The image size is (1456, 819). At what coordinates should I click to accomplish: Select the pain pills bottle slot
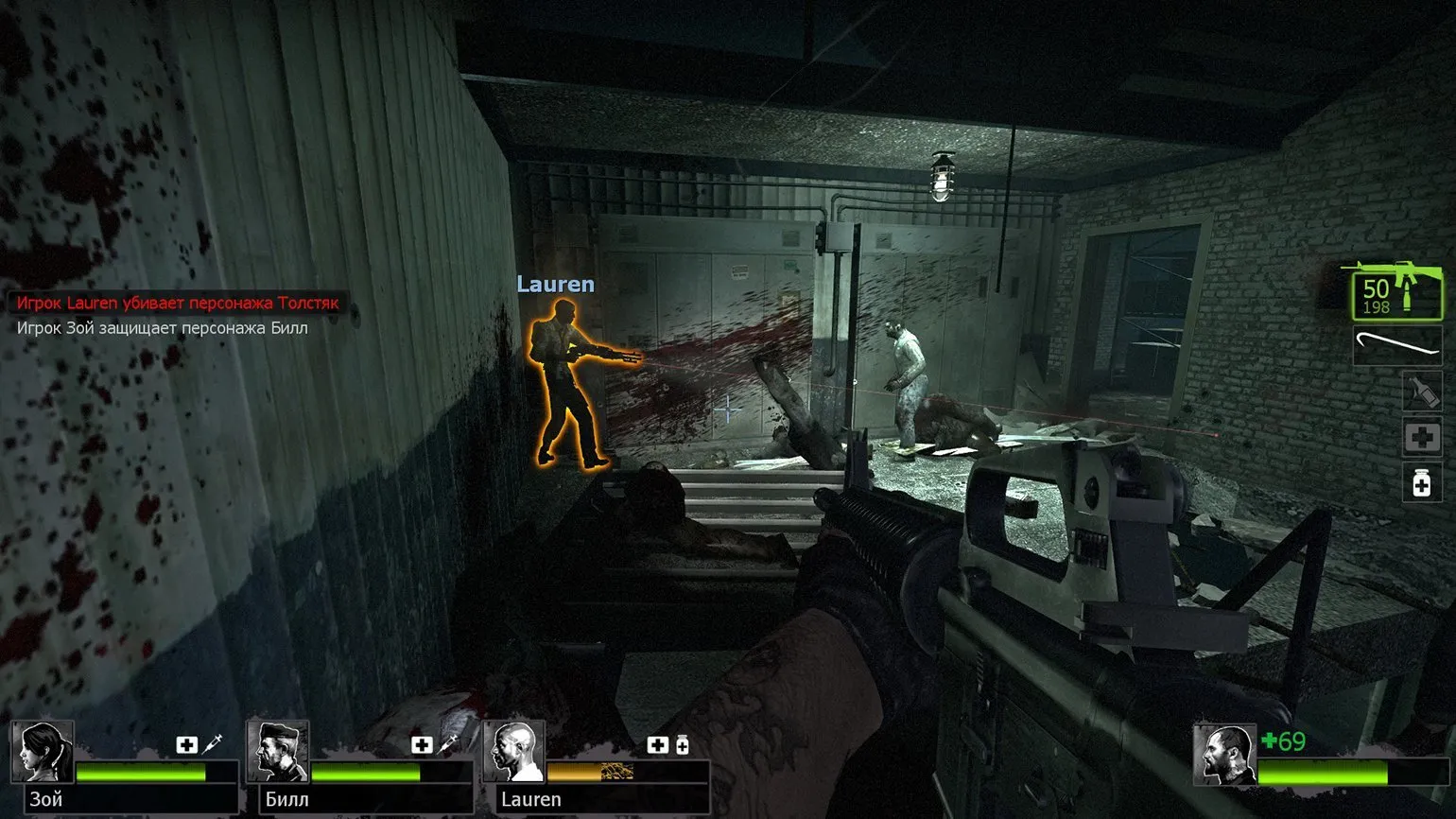pyautogui.click(x=1421, y=484)
